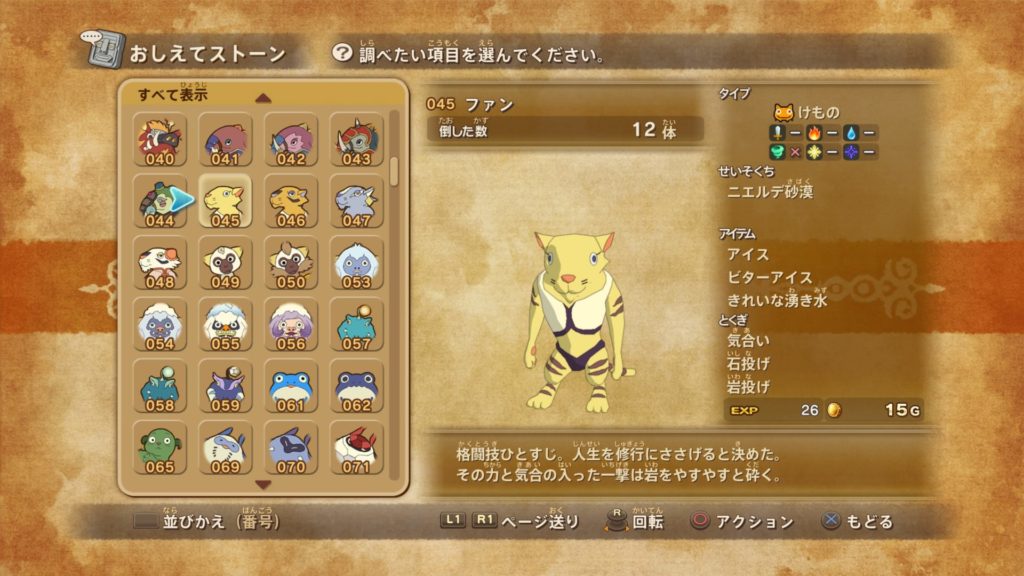Pick creature tile 070

291,449
